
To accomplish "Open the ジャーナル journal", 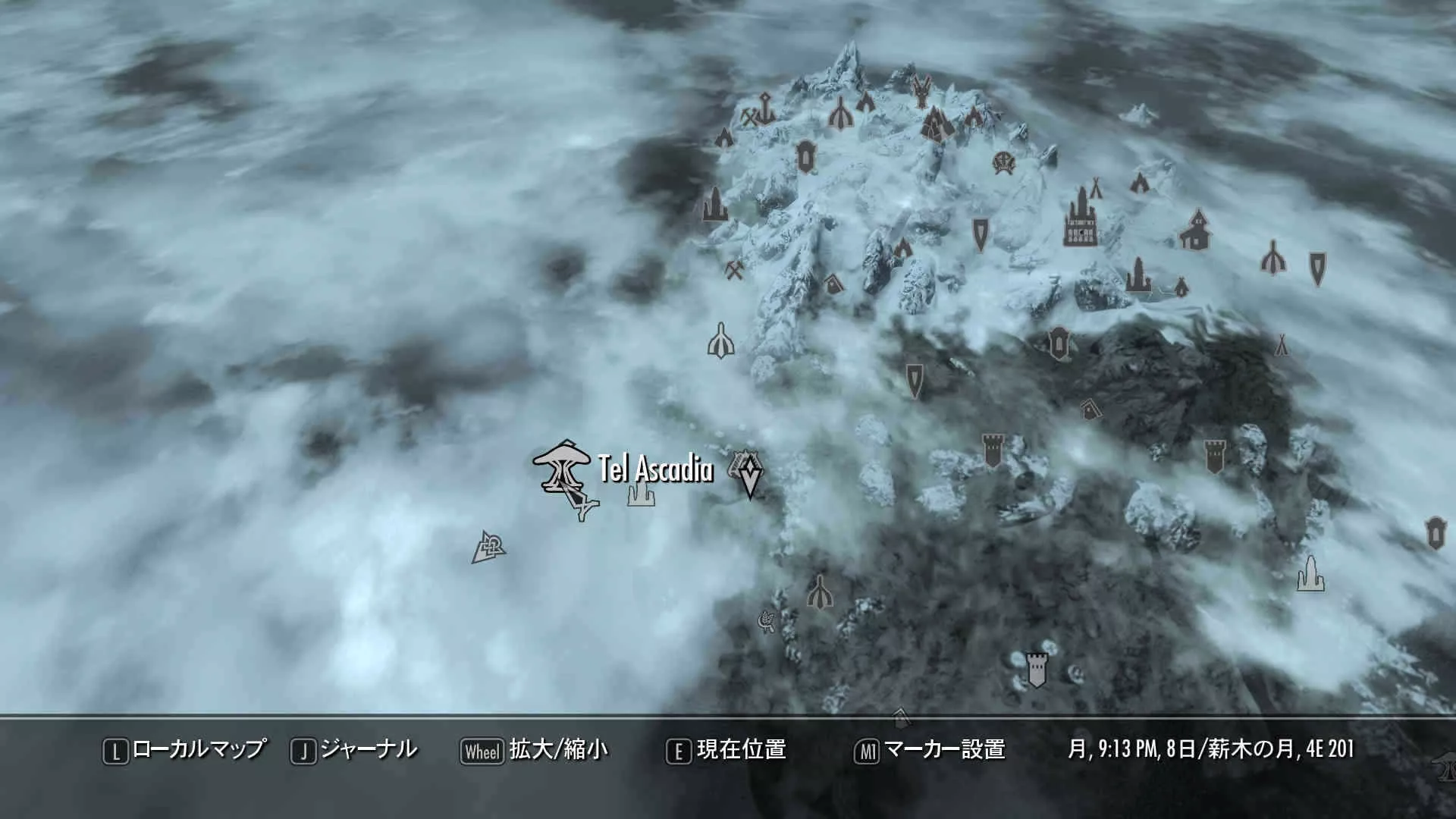I will click(354, 750).
